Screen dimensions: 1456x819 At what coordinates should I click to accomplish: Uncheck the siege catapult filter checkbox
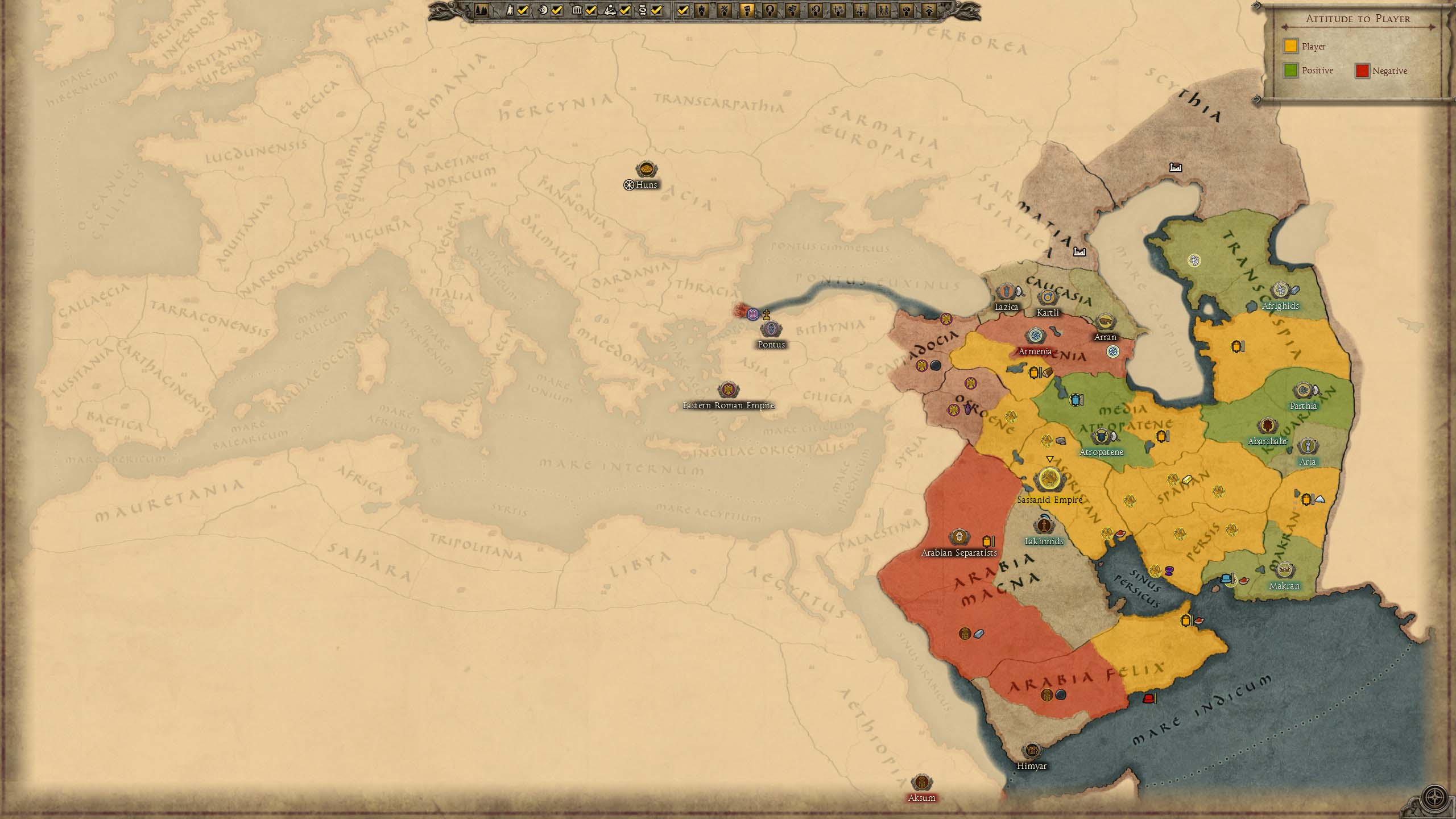625,10
